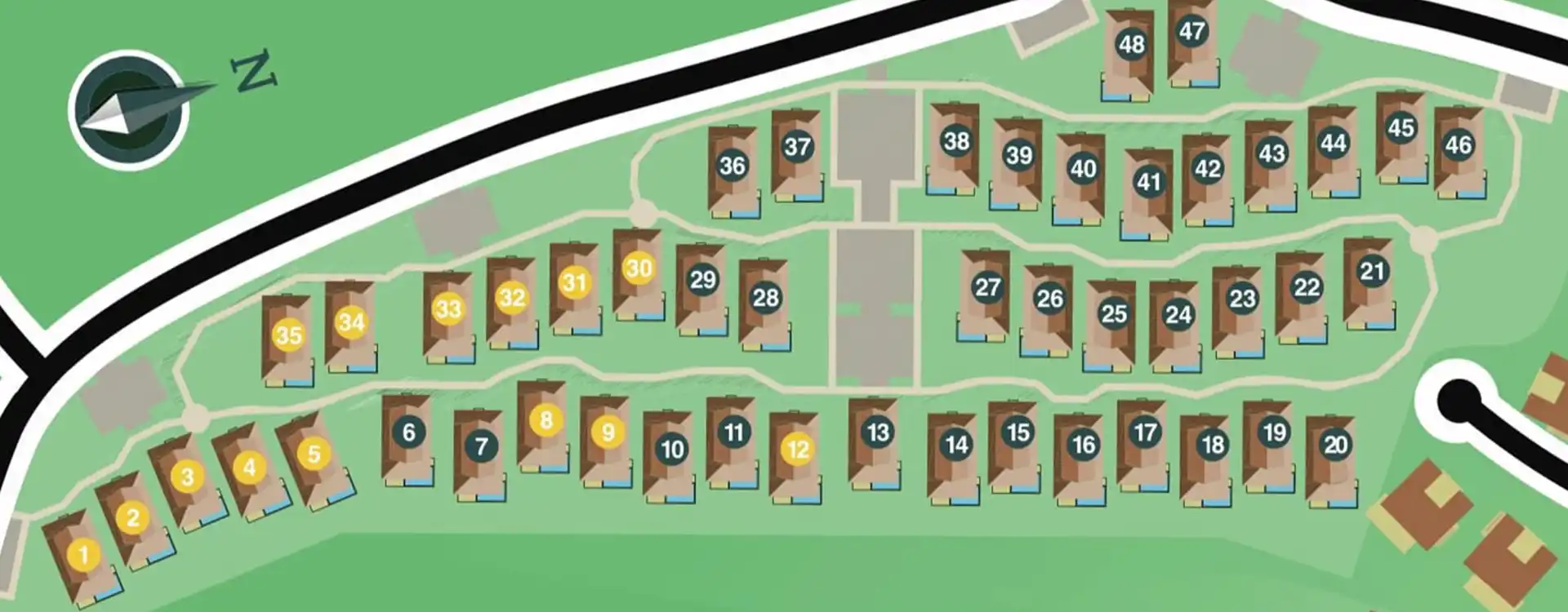Pick marker number 46
Screen dimensions: 1568x612
[1458, 145]
